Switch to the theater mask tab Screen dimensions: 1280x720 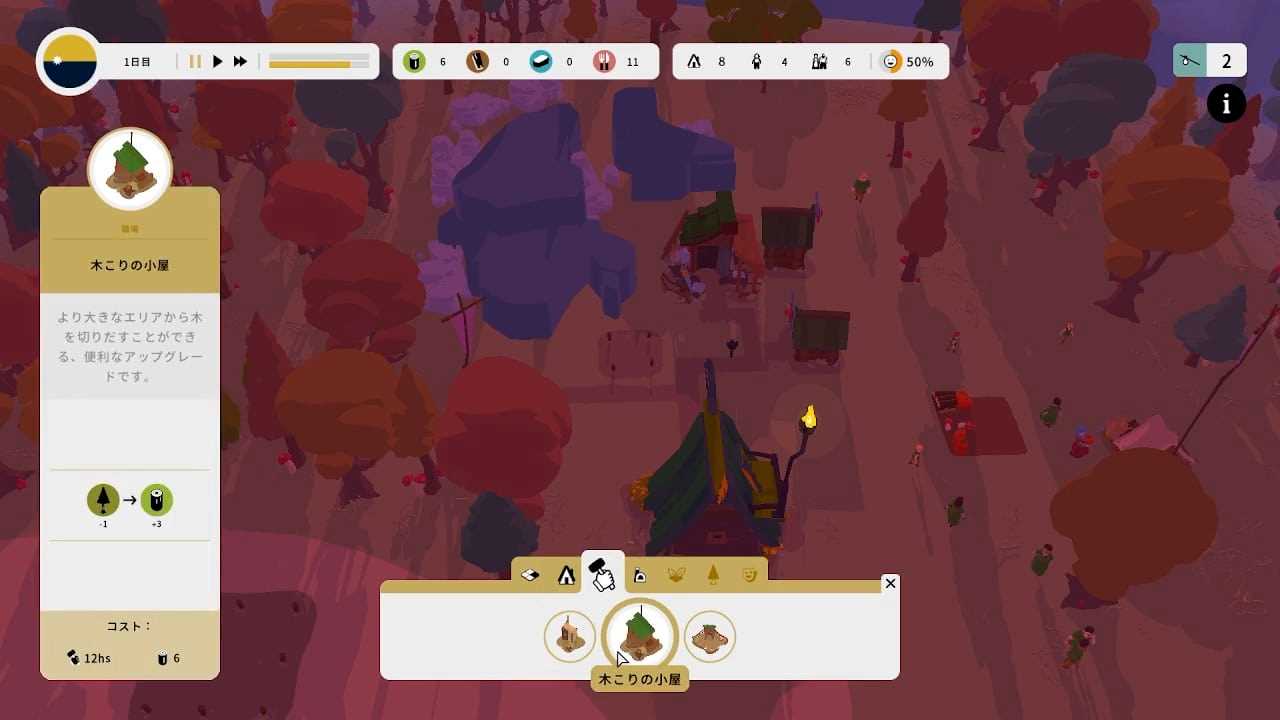[749, 575]
